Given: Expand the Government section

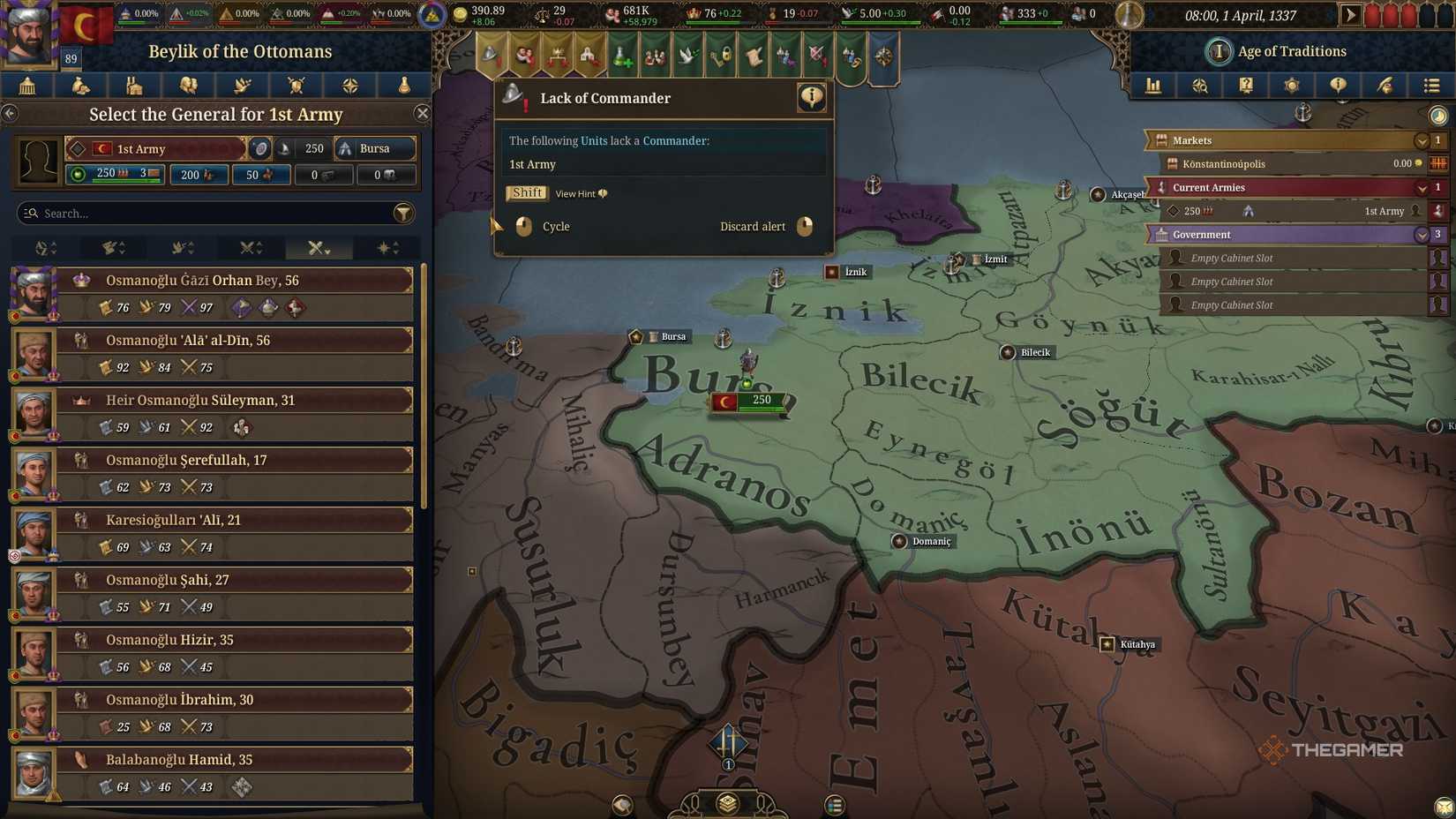Looking at the screenshot, I should (x=1421, y=235).
